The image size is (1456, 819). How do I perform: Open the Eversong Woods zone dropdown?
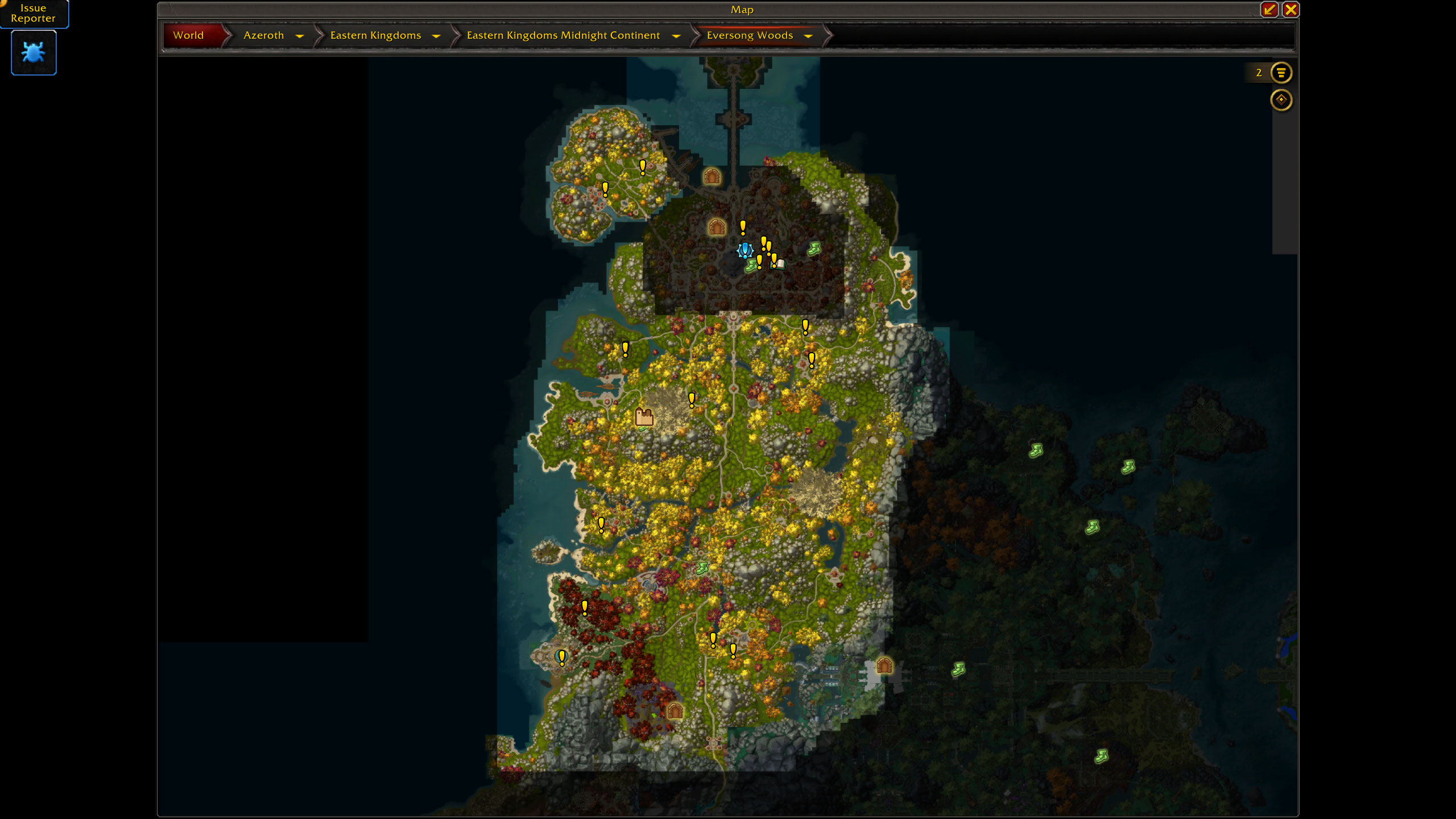pyautogui.click(x=808, y=36)
